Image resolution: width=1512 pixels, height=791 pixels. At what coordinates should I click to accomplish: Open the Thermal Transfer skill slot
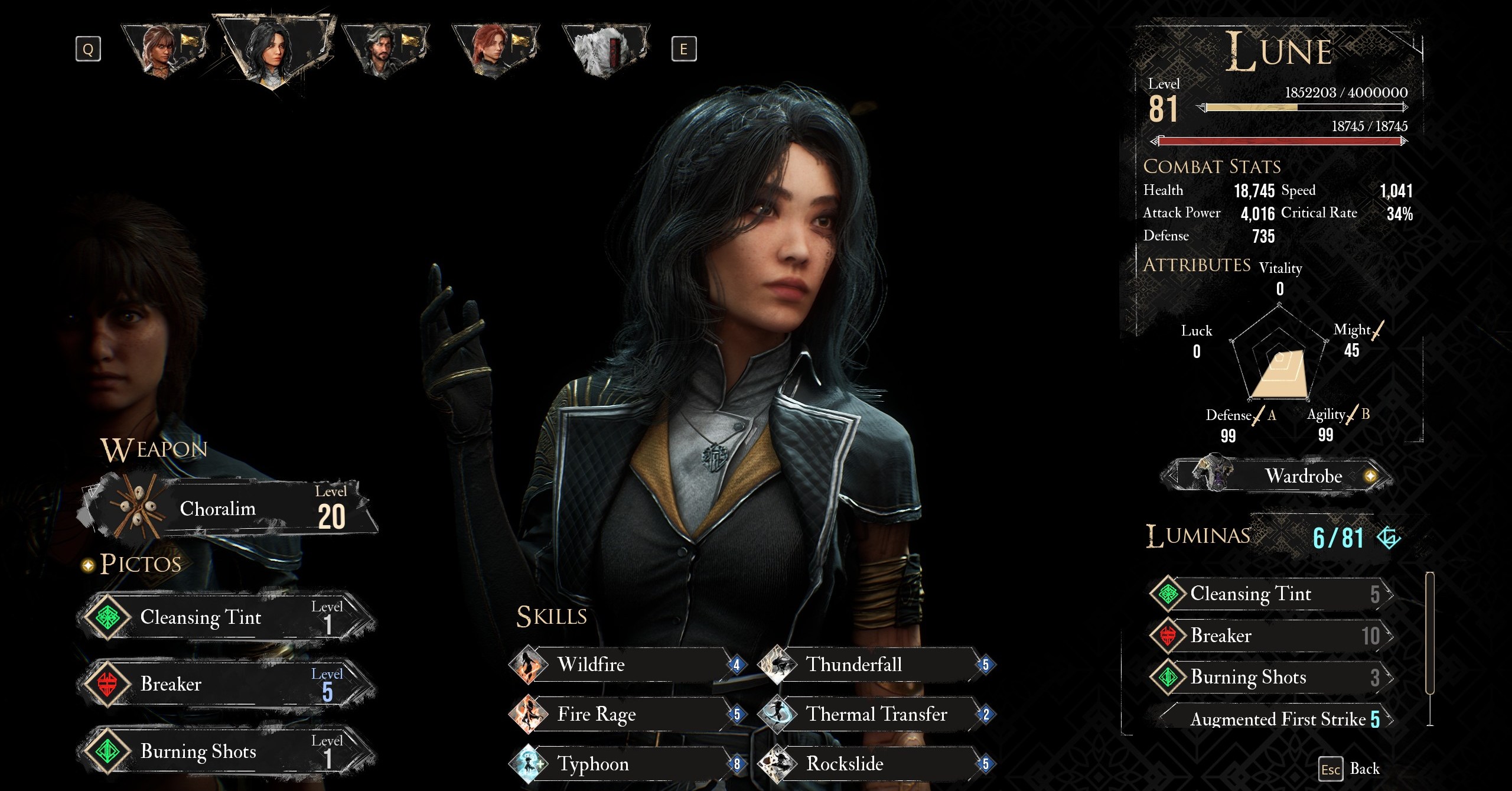click(x=875, y=715)
